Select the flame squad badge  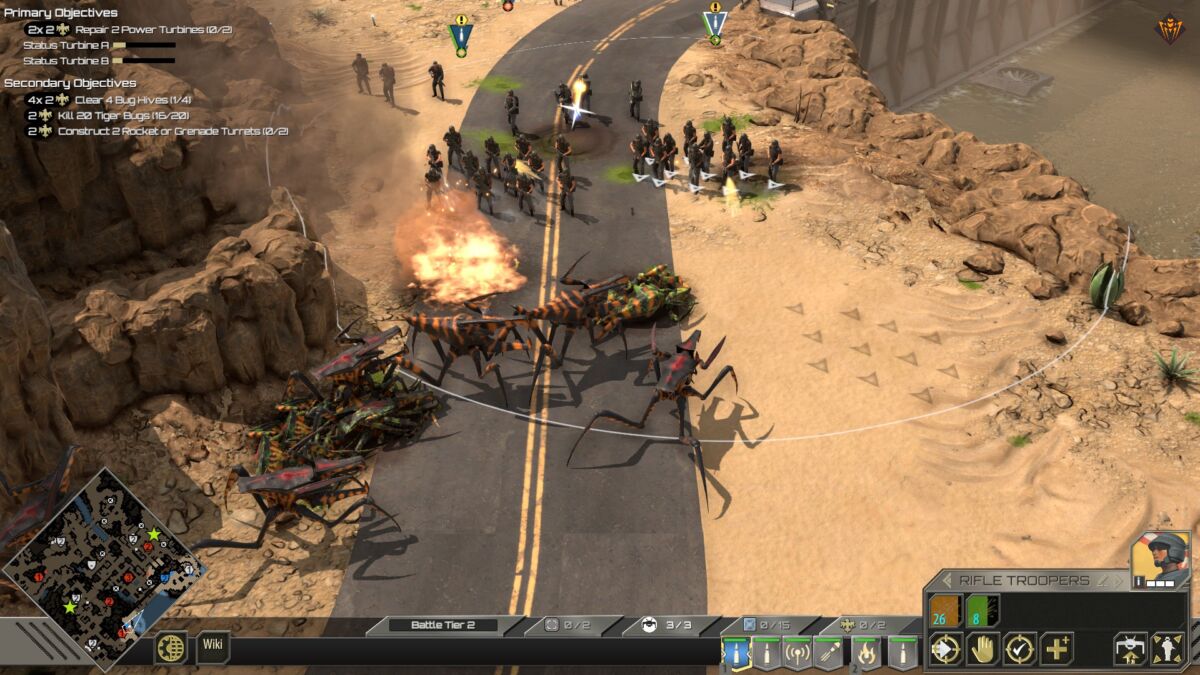(866, 653)
